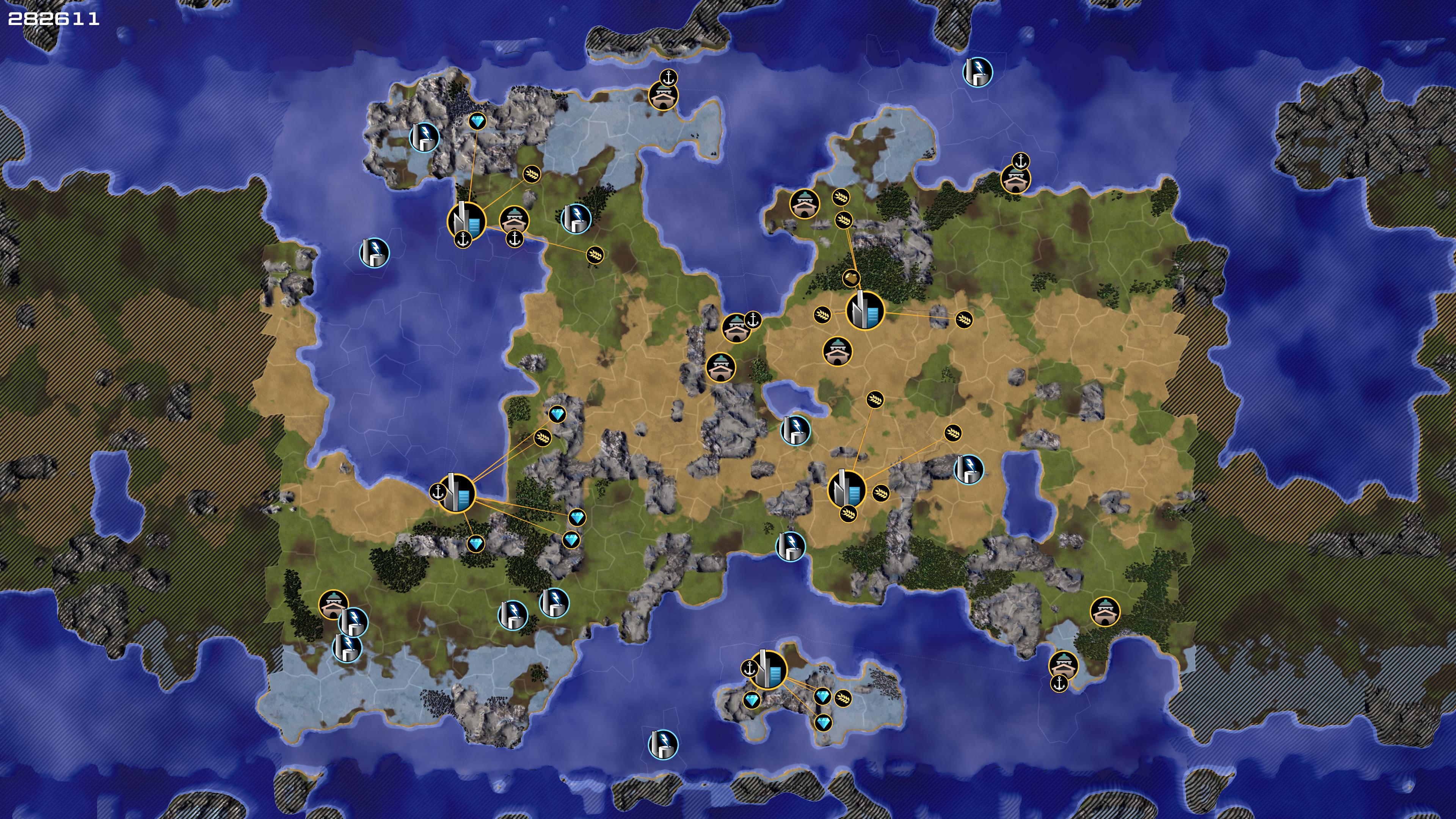Viewport: 1456px width, 819px height.
Task: Click the power plant marker in the northern ocean
Action: (977, 72)
